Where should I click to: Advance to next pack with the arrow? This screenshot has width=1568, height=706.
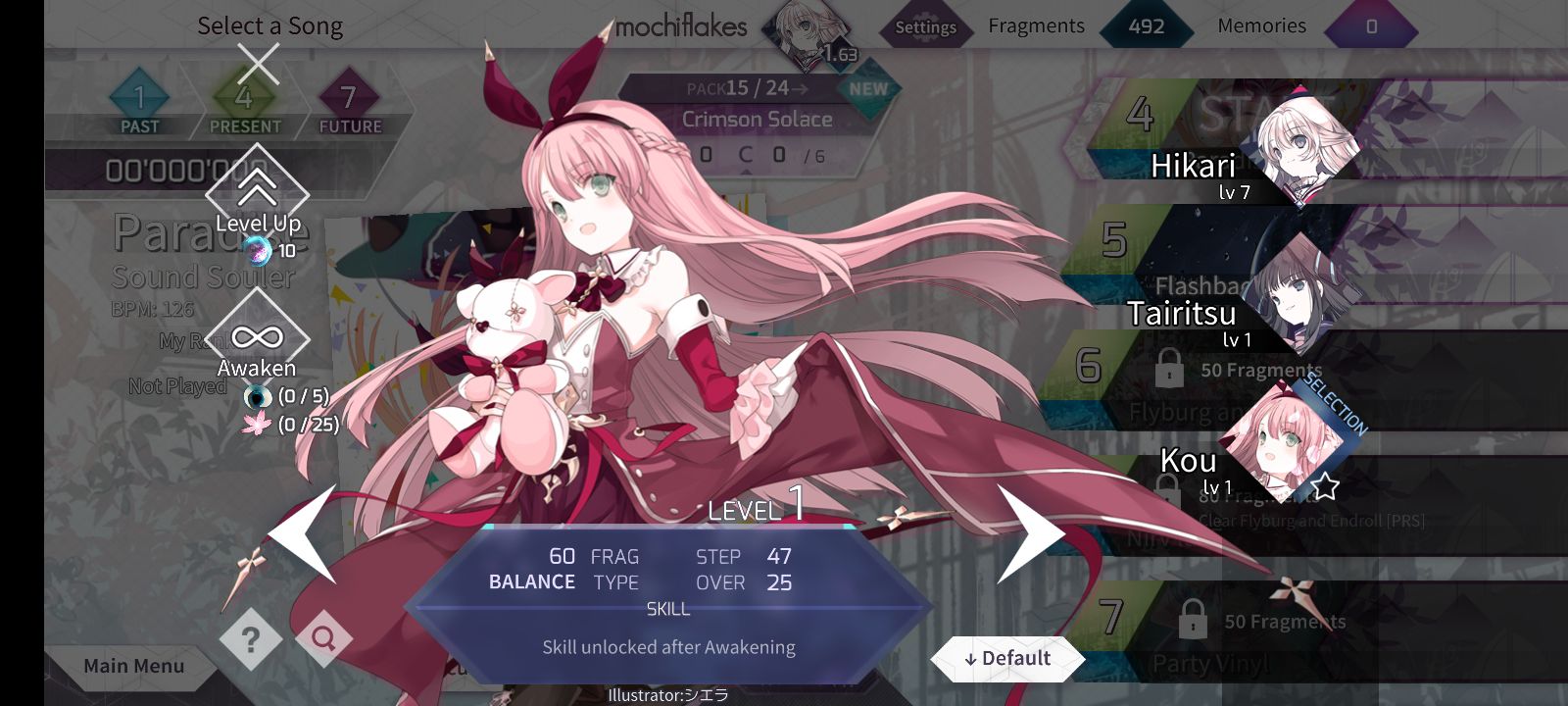coord(800,88)
